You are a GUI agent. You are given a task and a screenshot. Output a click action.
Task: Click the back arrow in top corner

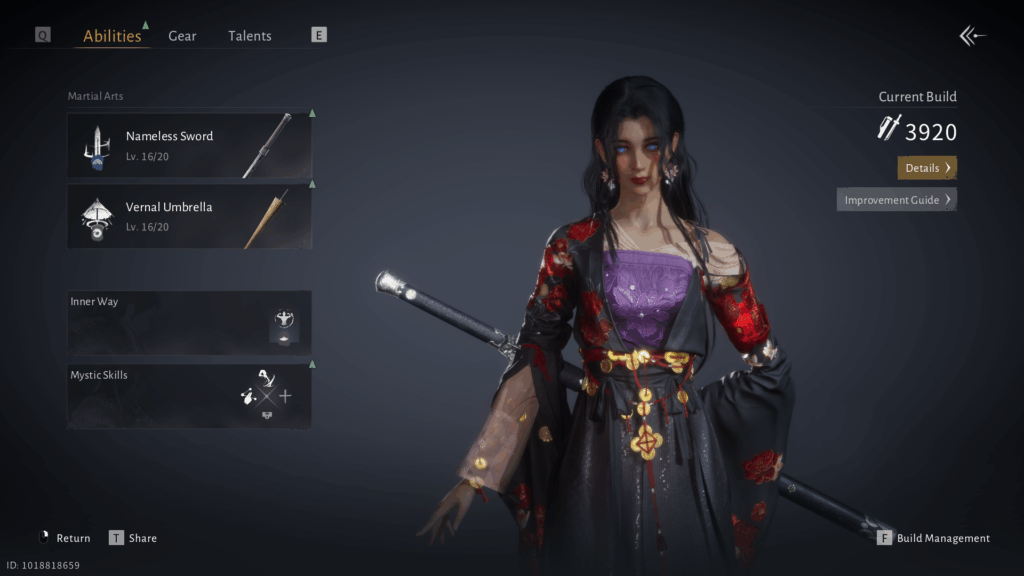pyautogui.click(x=972, y=36)
